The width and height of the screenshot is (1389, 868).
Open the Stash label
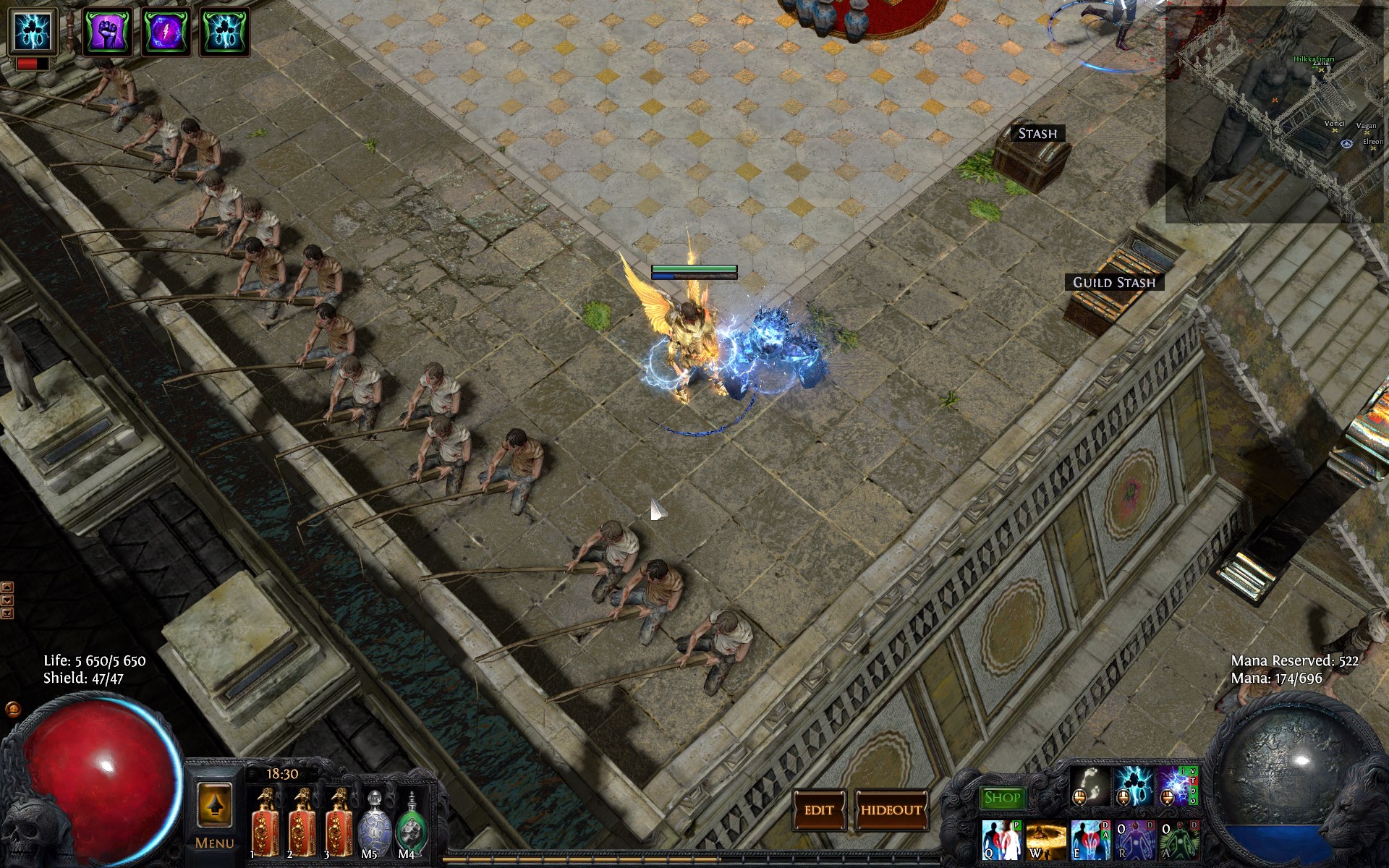1037,133
